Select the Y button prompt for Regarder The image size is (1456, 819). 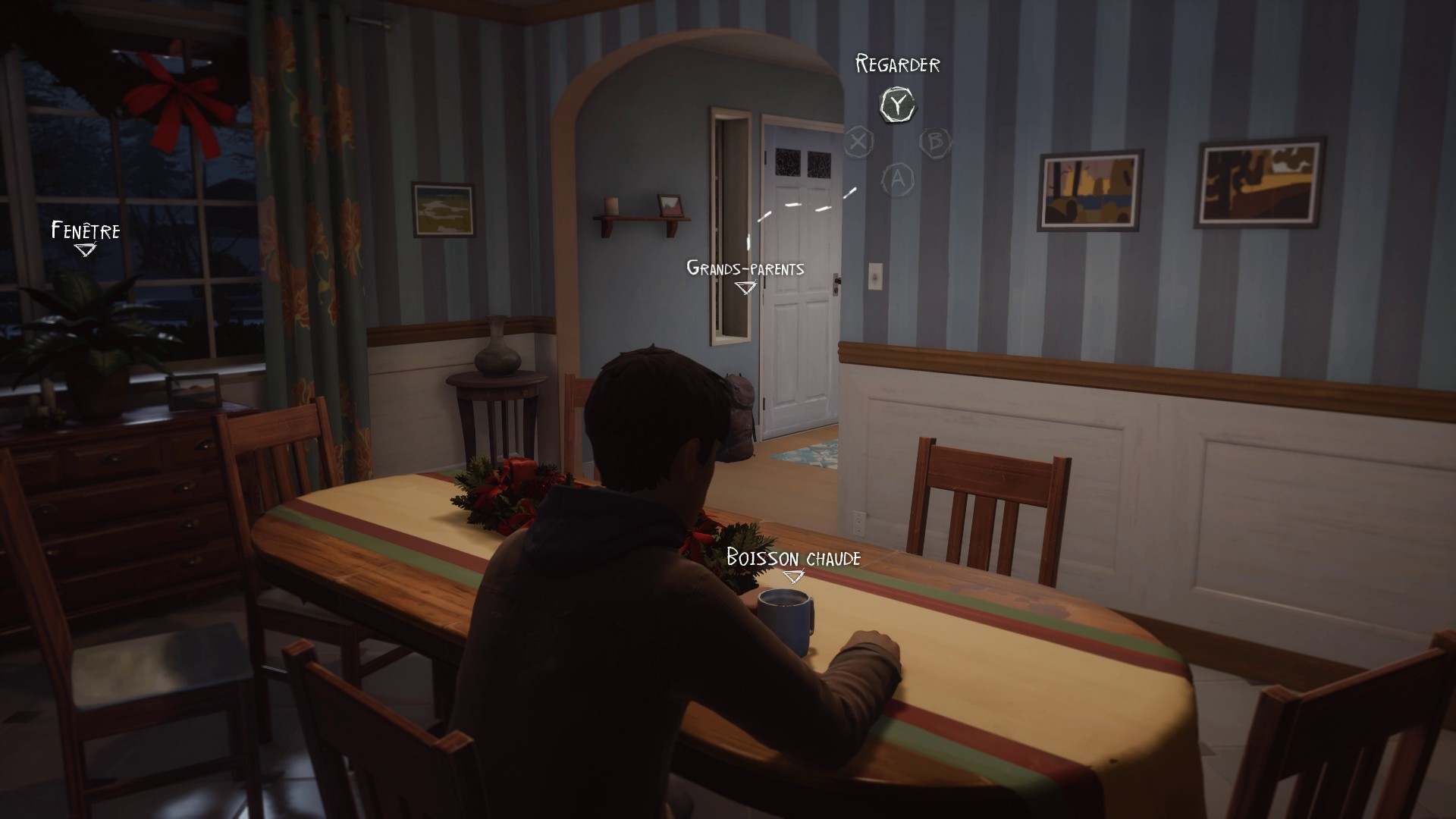tap(897, 103)
